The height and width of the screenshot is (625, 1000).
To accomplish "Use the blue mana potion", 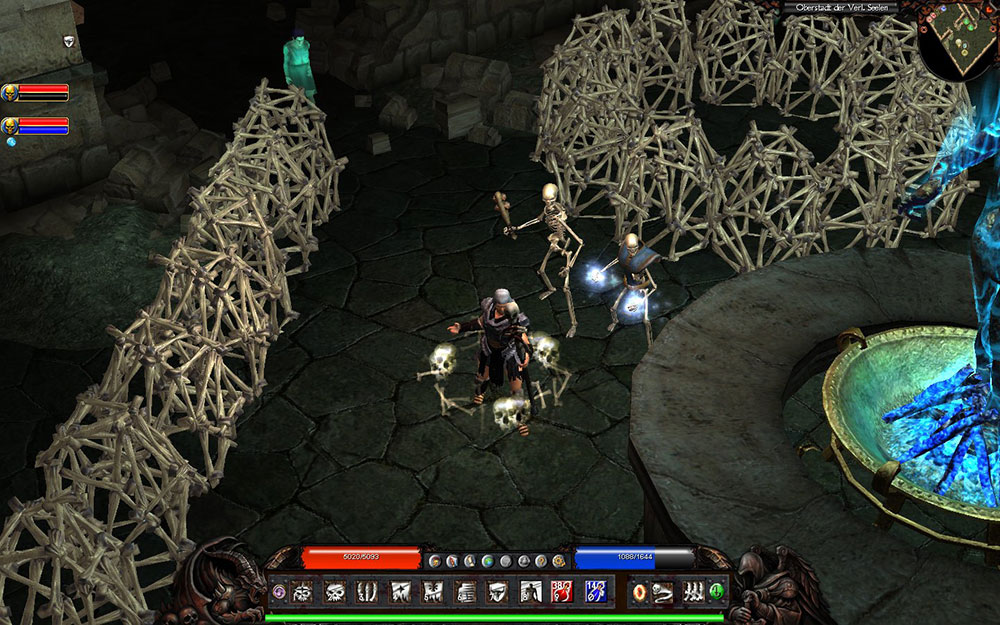I will tap(594, 592).
